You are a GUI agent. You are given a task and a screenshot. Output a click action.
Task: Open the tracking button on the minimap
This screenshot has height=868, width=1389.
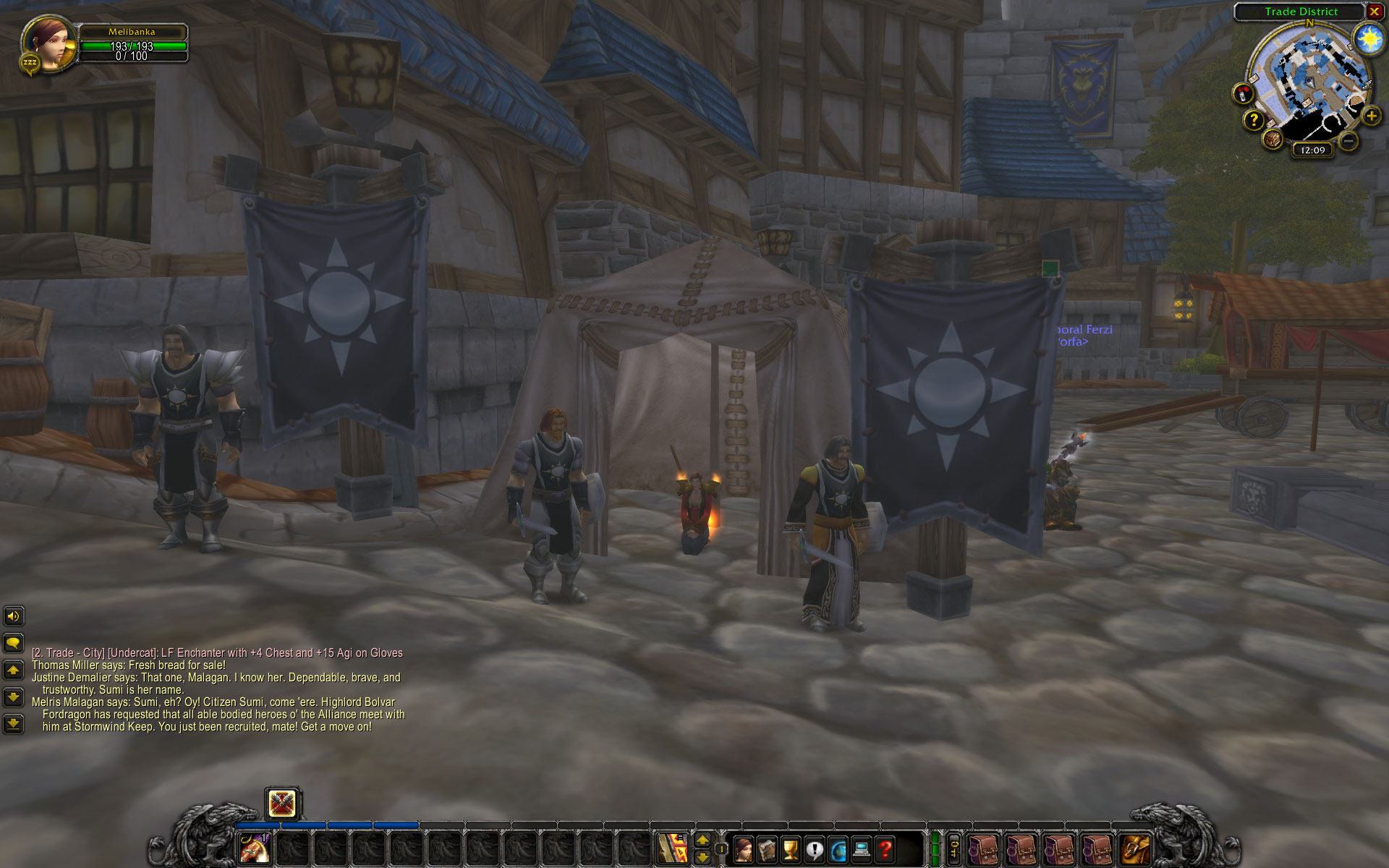click(x=1242, y=93)
